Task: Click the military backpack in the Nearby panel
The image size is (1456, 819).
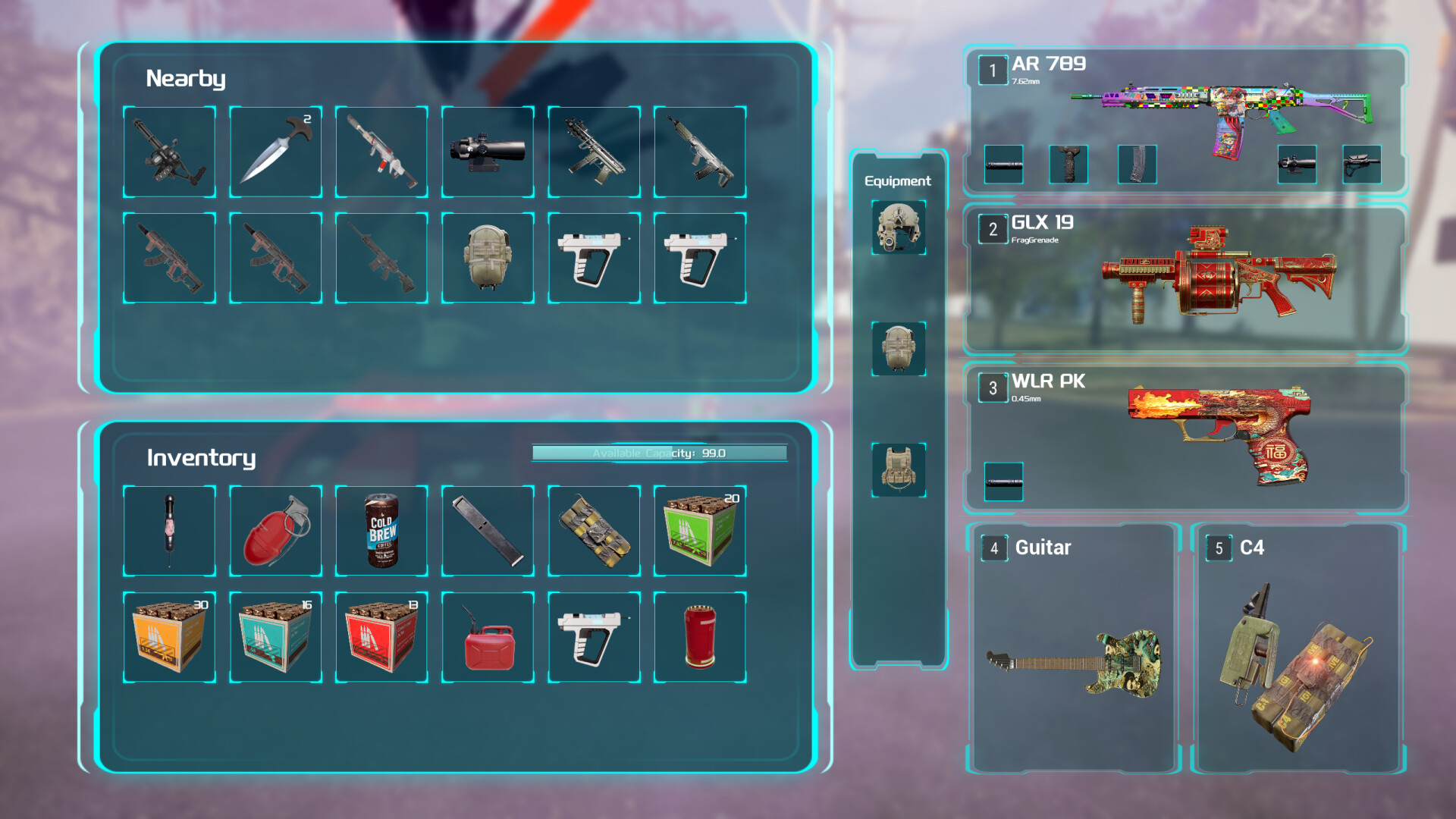Action: 487,256
